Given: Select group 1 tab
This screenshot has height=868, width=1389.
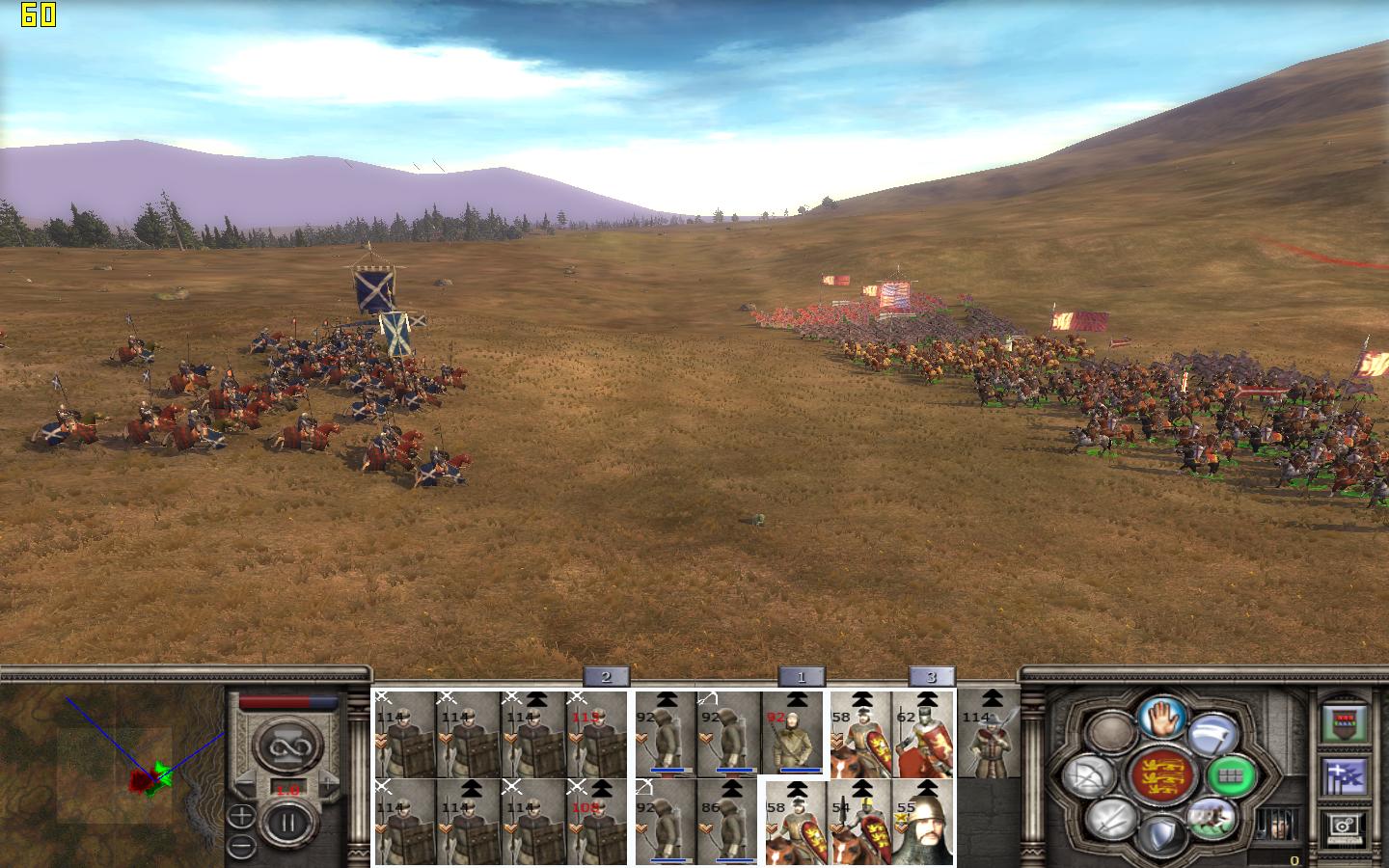Looking at the screenshot, I should pos(801,677).
